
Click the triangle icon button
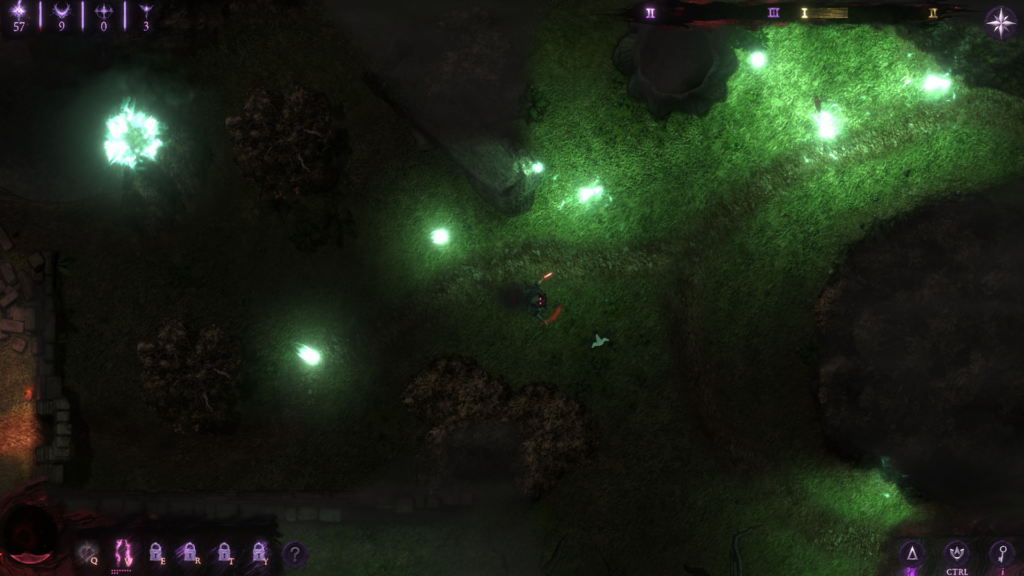point(910,554)
